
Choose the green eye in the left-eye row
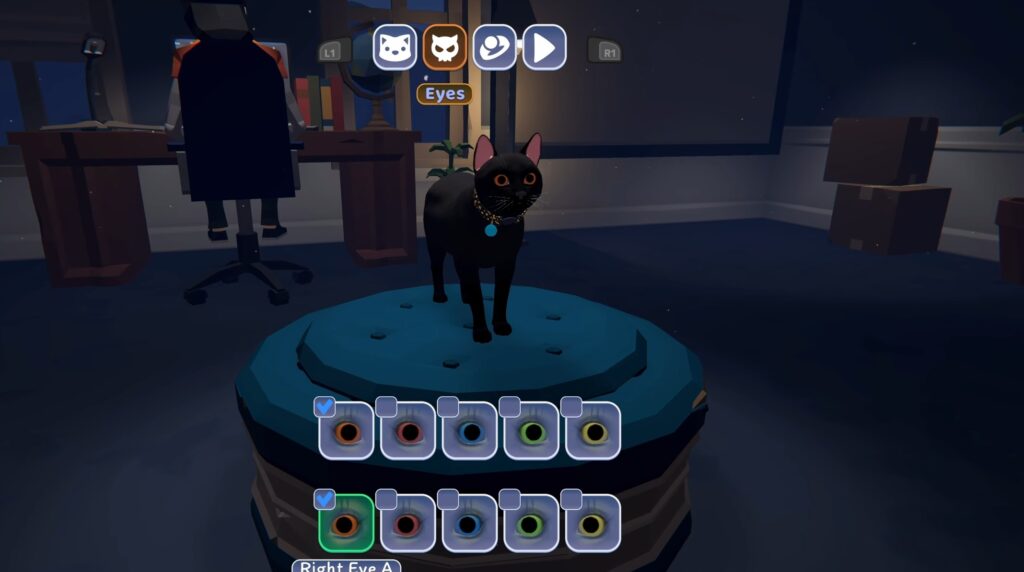(532, 431)
